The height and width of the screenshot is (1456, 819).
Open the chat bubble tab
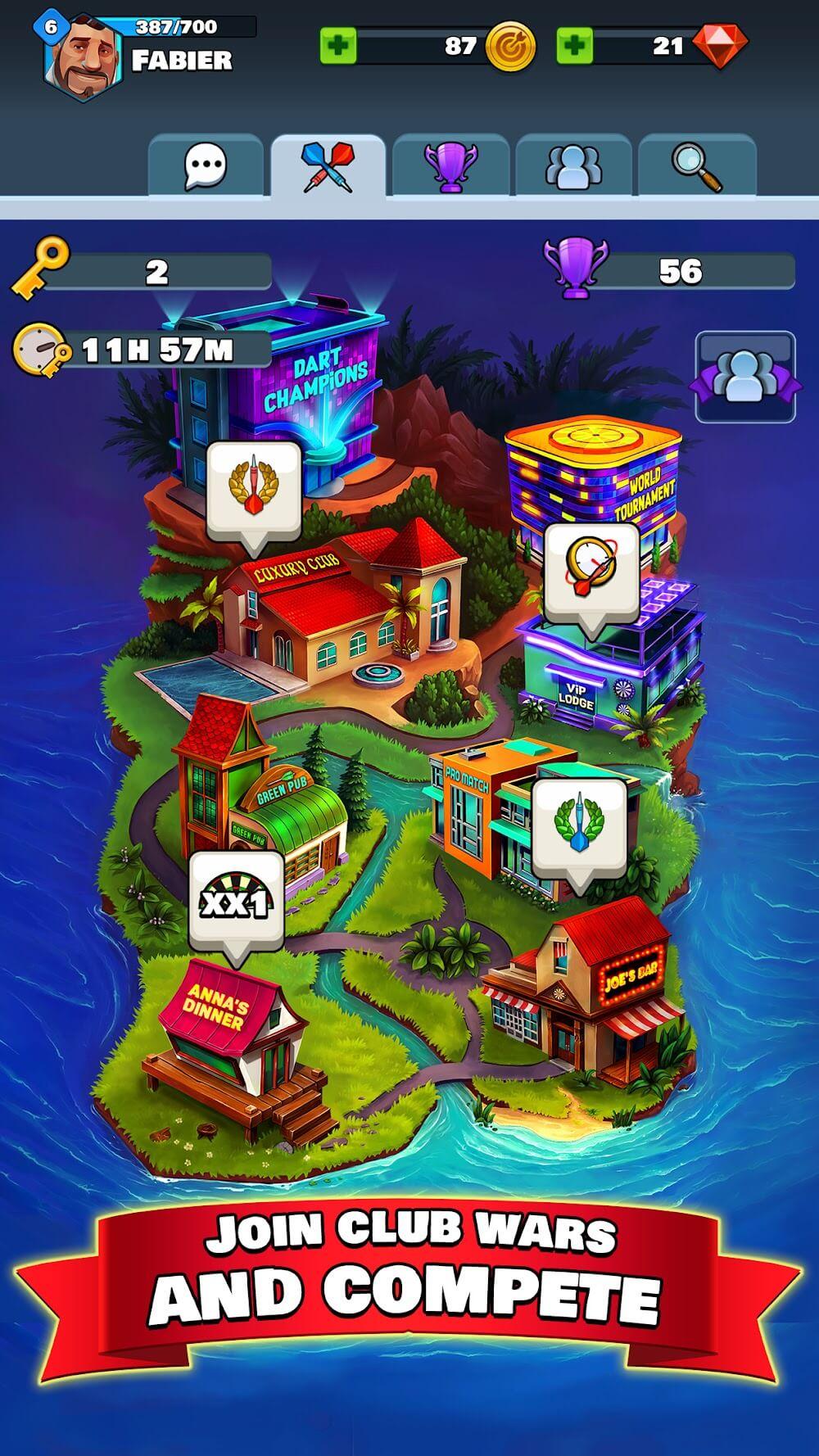click(205, 166)
